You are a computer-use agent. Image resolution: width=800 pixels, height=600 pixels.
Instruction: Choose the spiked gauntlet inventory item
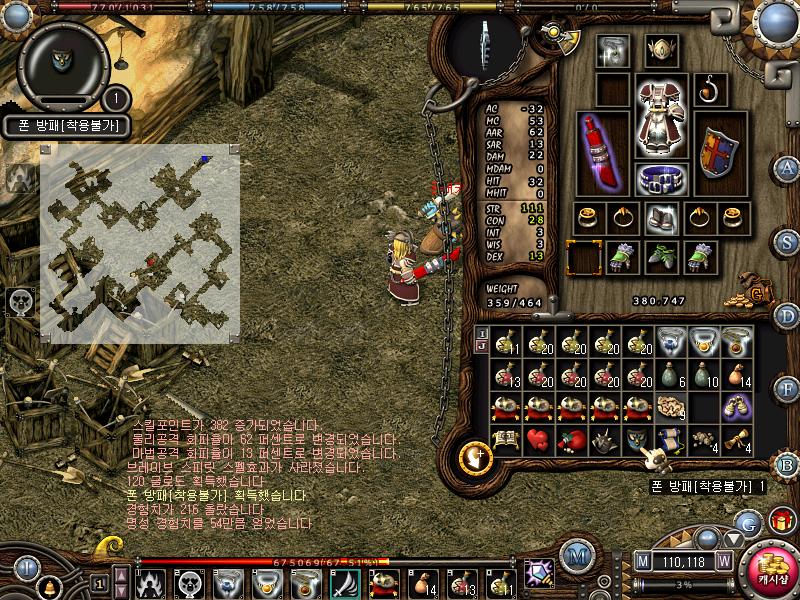(x=604, y=440)
